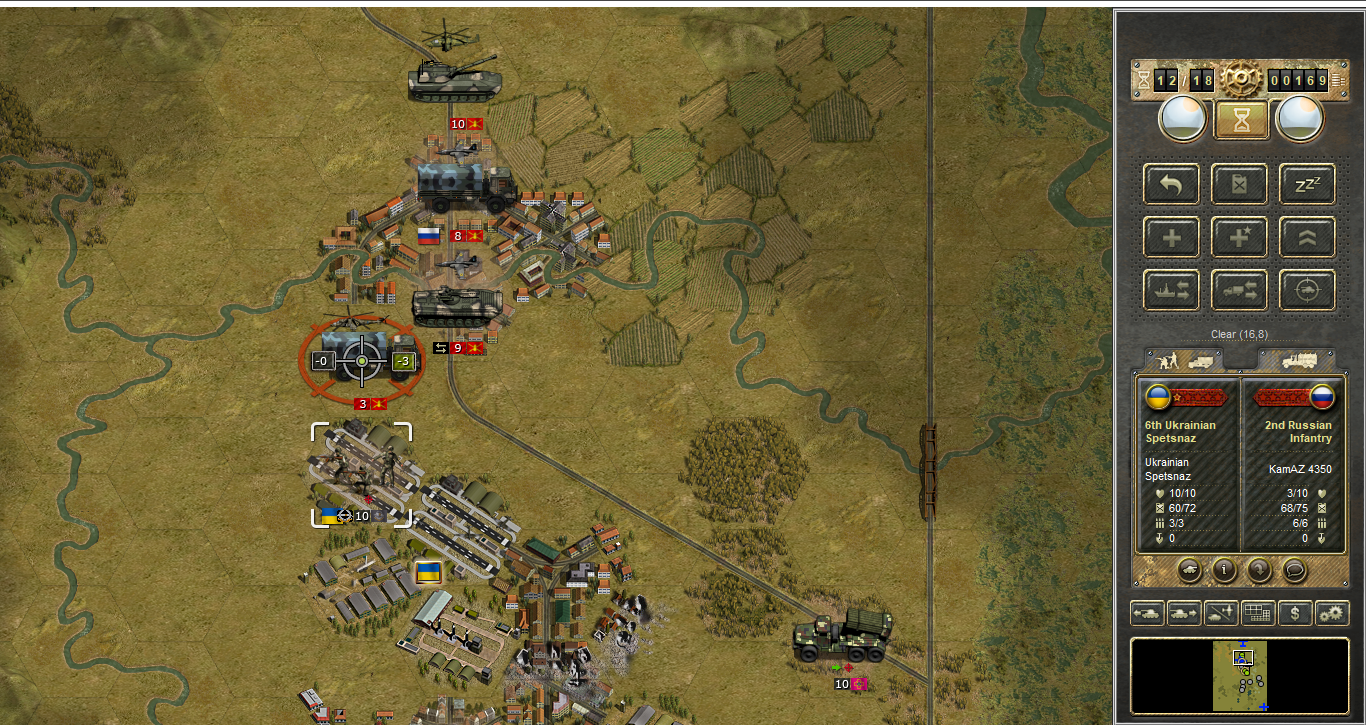This screenshot has width=1366, height=725.
Task: End the turn with the hourglass button
Action: (1241, 120)
